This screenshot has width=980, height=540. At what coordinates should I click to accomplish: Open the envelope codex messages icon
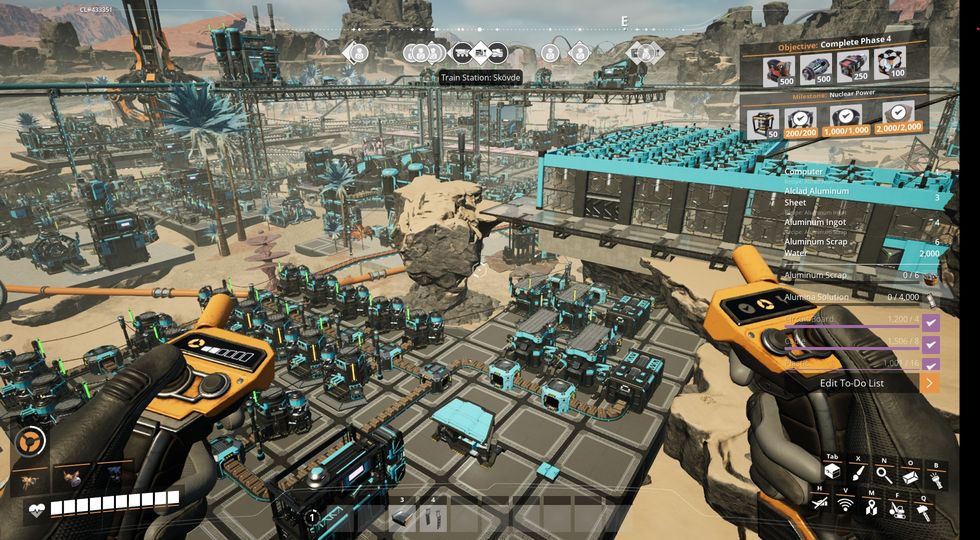click(910, 476)
